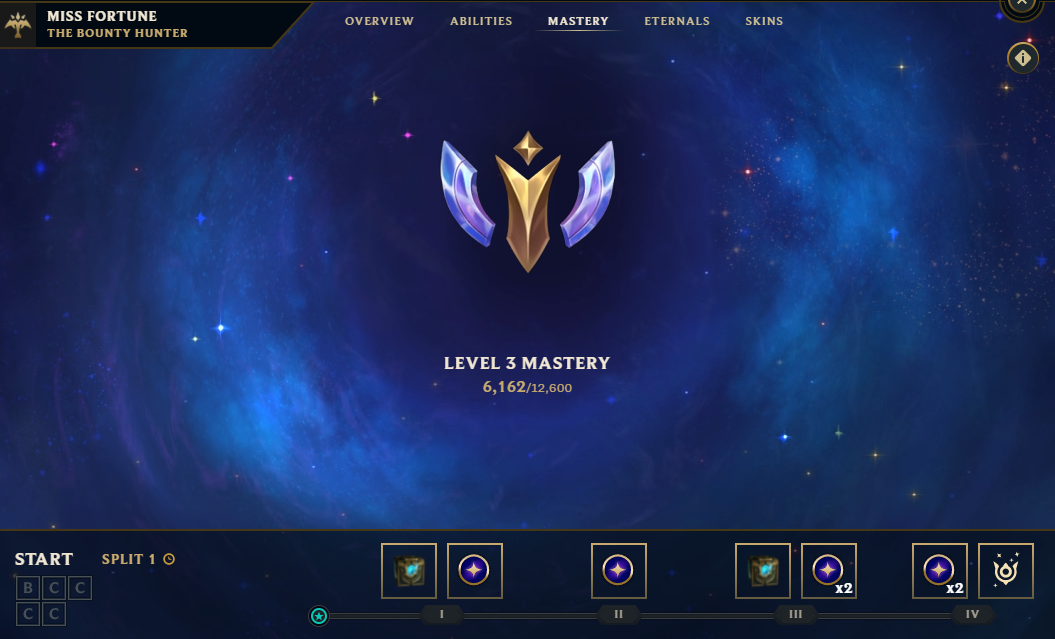Select the chest reward above milestone I
The width and height of the screenshot is (1055, 639).
tap(409, 571)
